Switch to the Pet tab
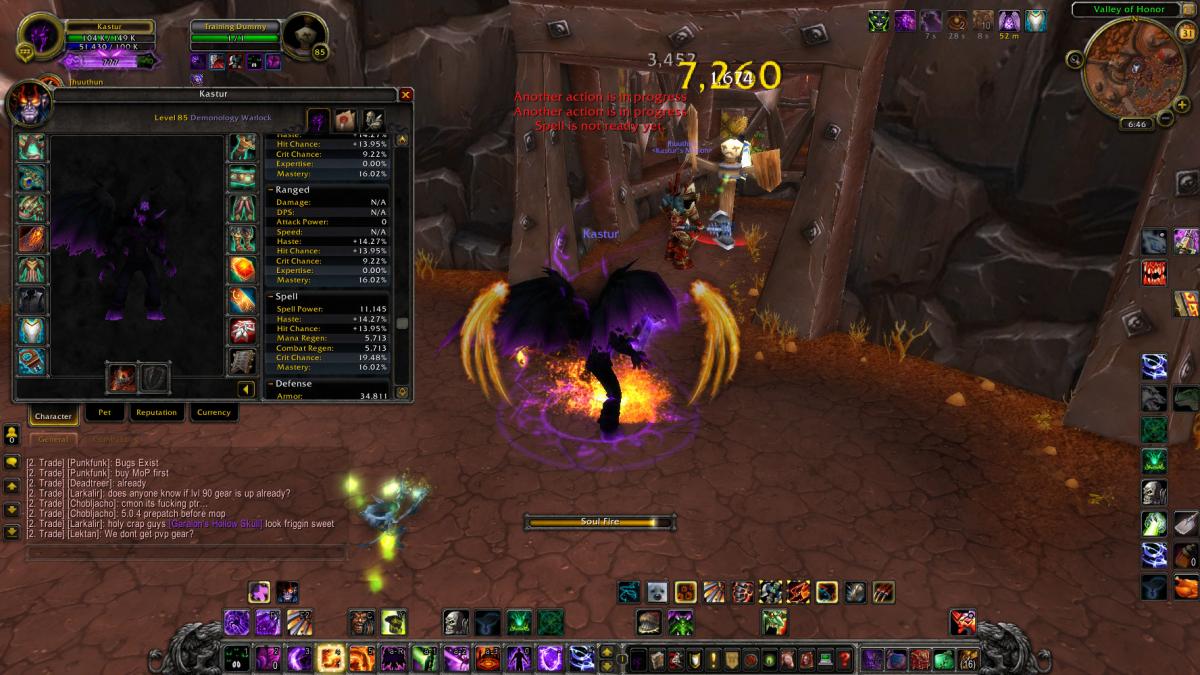 click(105, 412)
